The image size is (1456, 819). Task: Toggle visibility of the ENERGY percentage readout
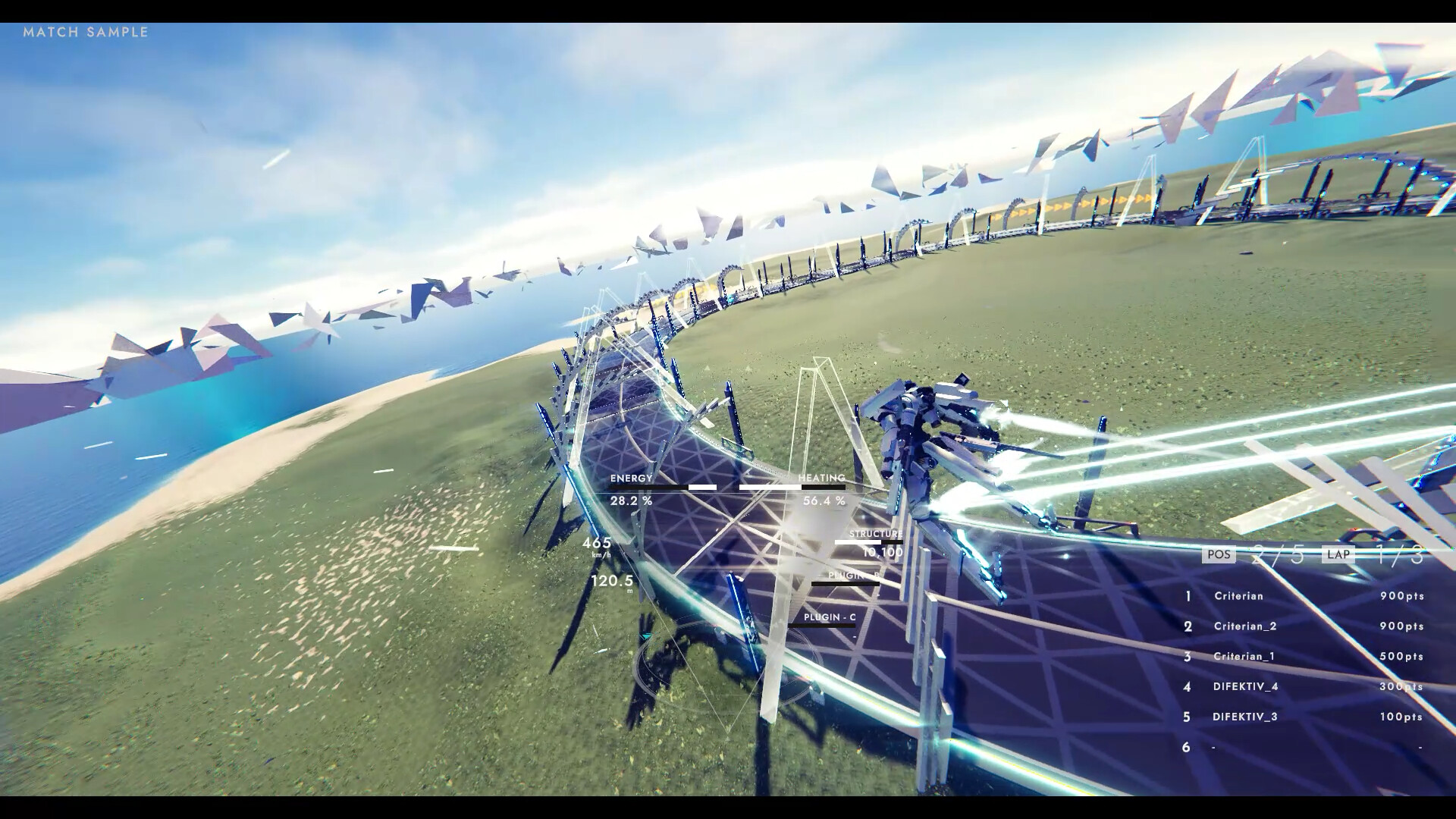click(x=630, y=500)
